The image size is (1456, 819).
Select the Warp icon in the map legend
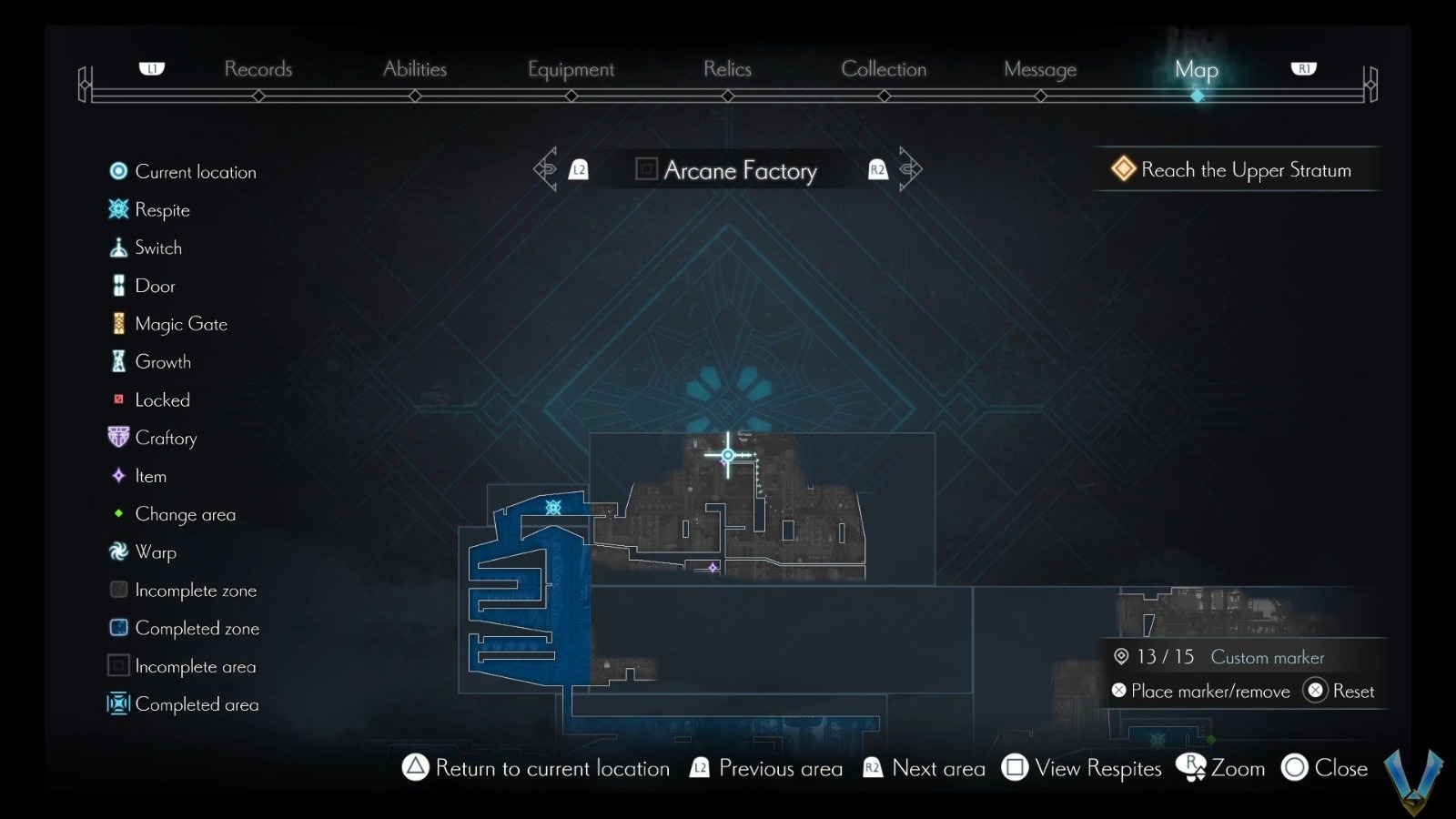(x=117, y=551)
